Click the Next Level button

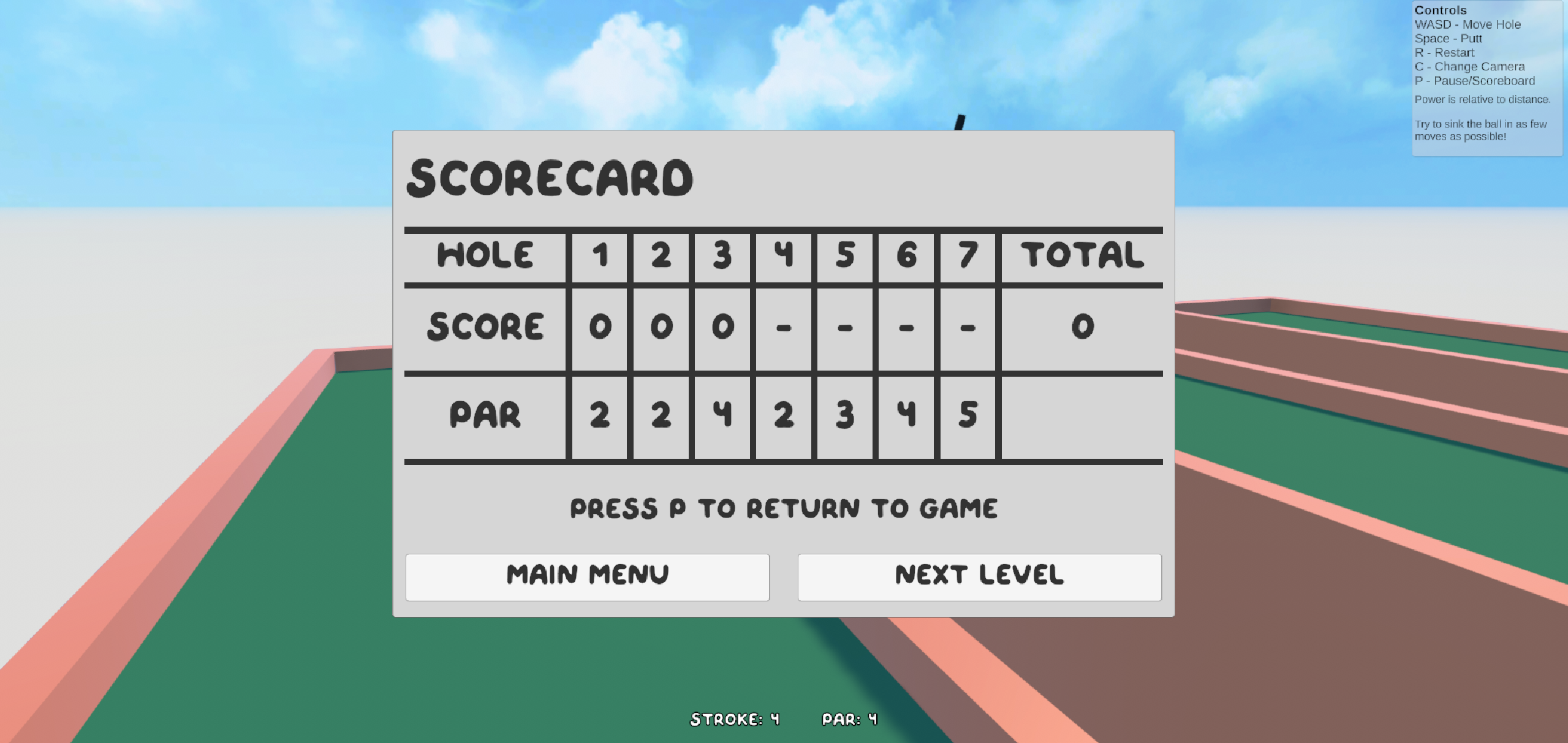click(x=979, y=576)
